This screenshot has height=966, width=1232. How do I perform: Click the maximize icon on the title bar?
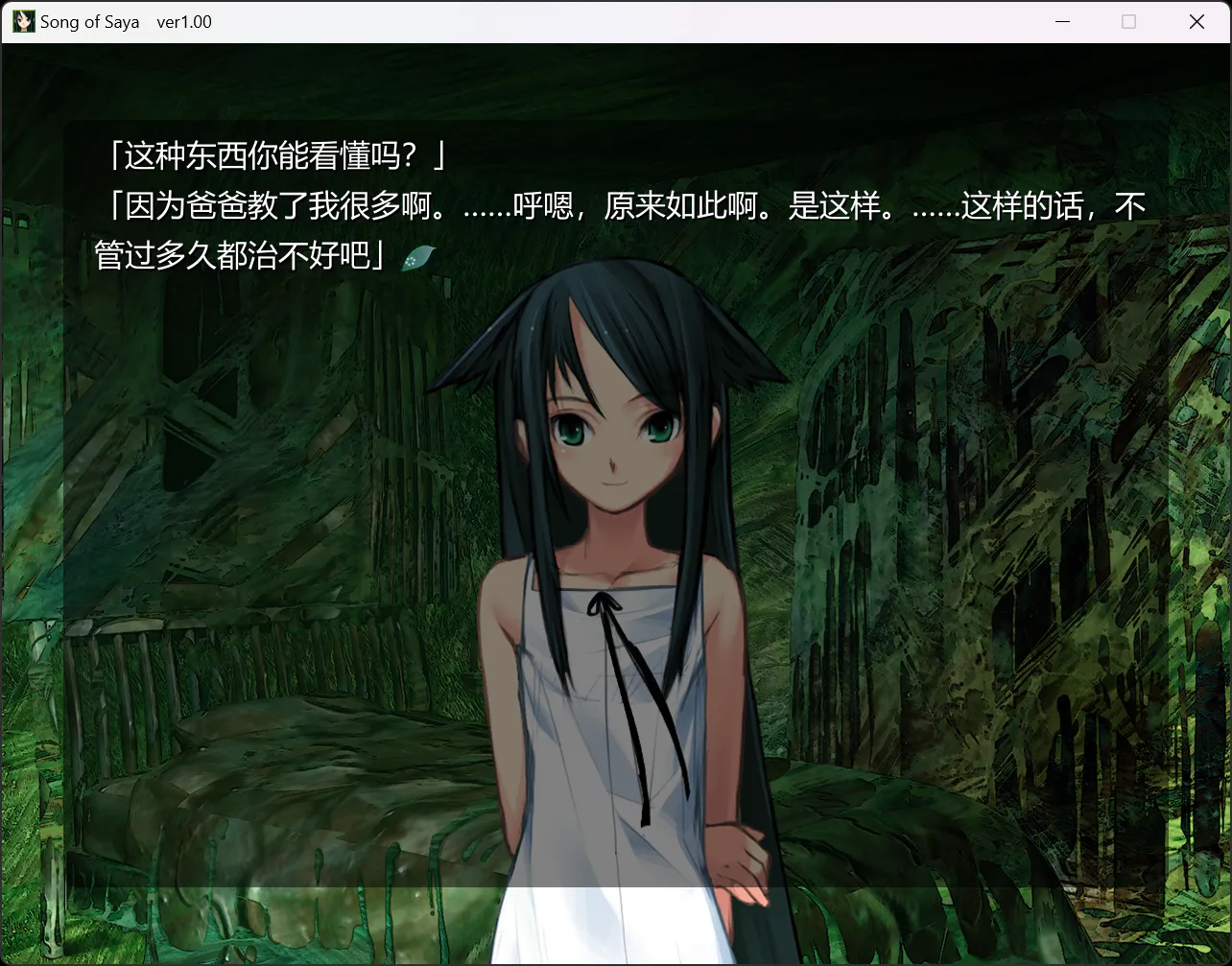(1129, 21)
